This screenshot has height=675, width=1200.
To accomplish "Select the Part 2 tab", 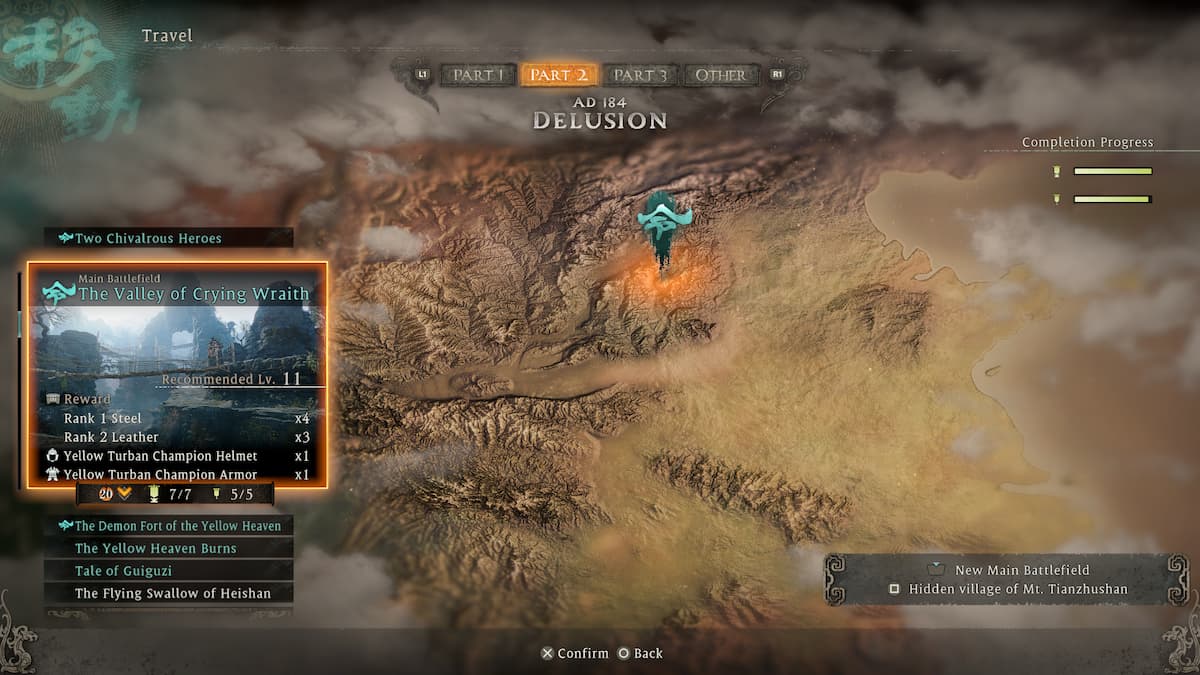I will coord(559,75).
